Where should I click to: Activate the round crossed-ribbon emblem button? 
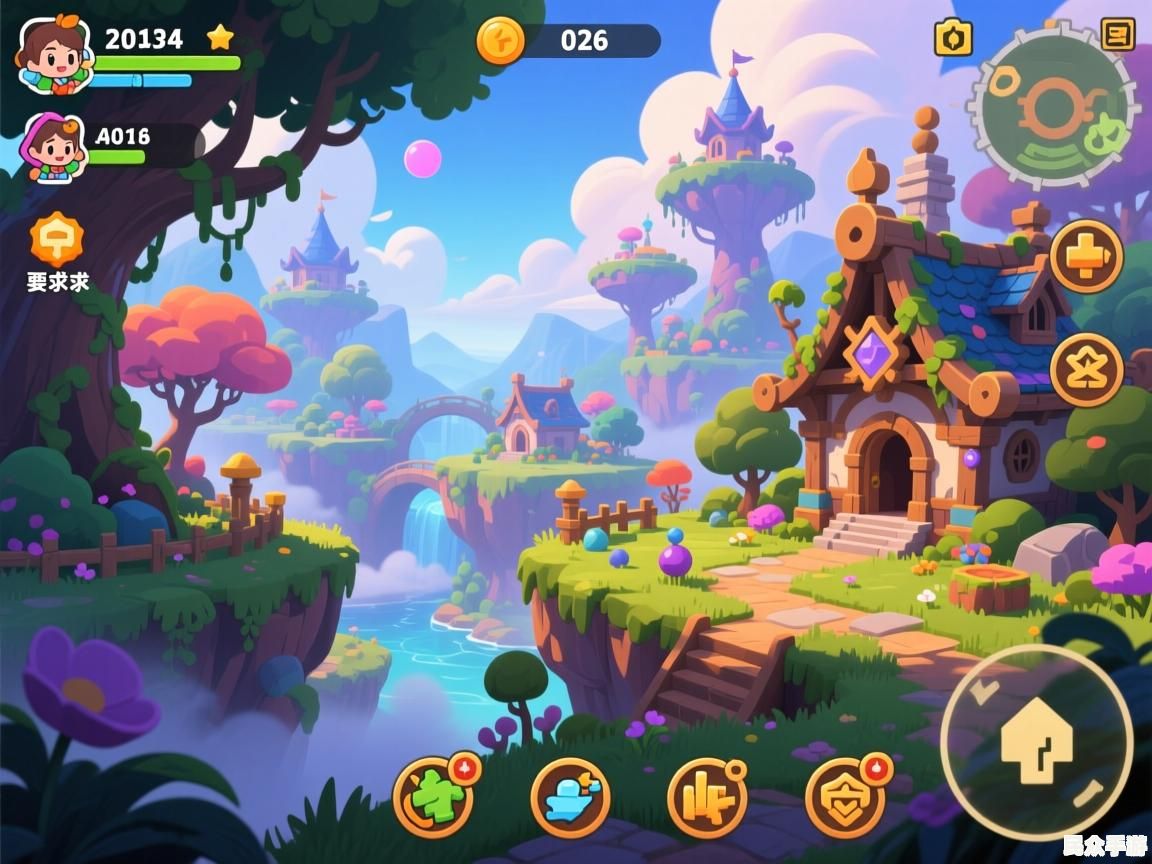[1086, 370]
